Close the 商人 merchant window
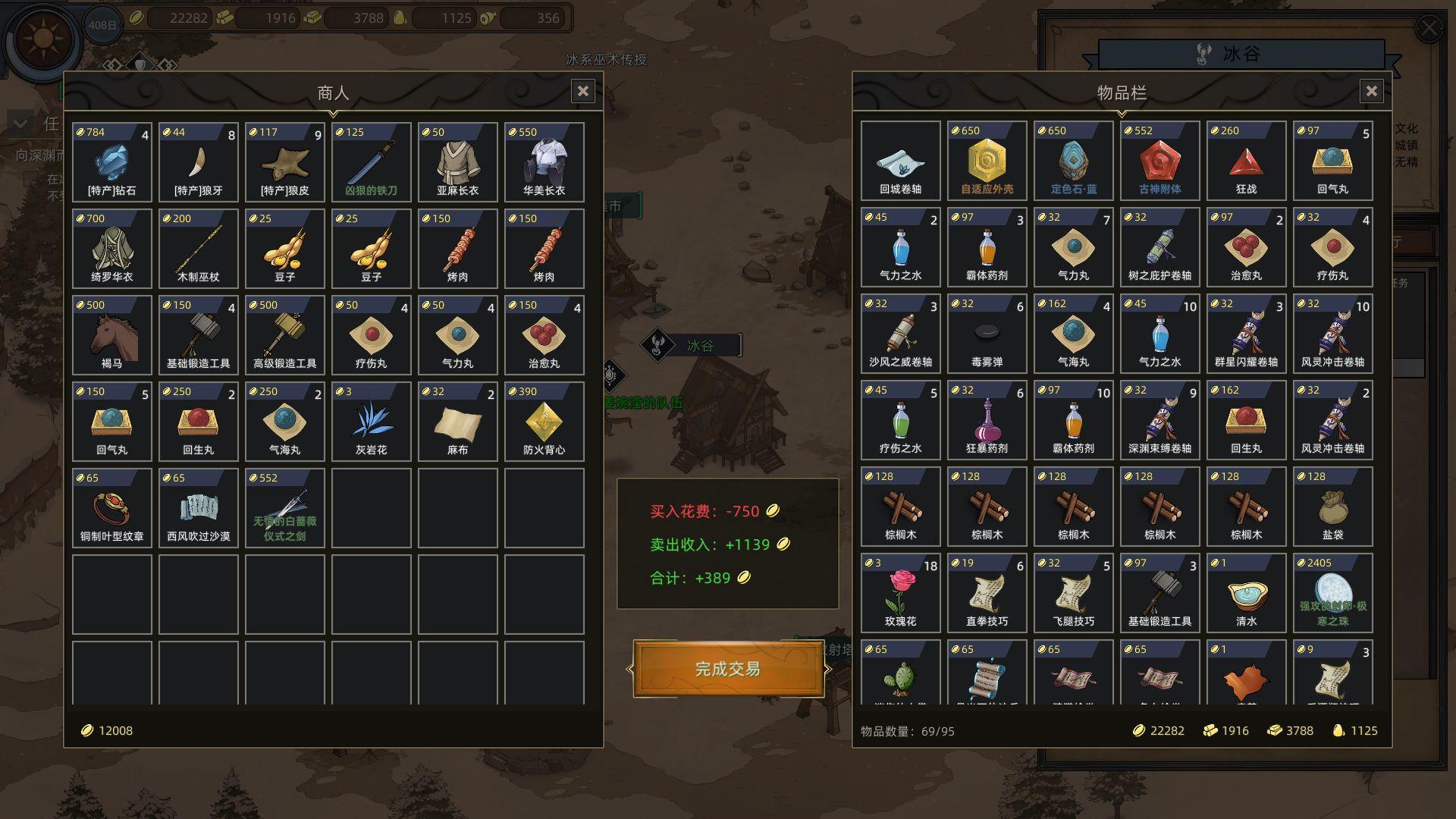 (583, 91)
